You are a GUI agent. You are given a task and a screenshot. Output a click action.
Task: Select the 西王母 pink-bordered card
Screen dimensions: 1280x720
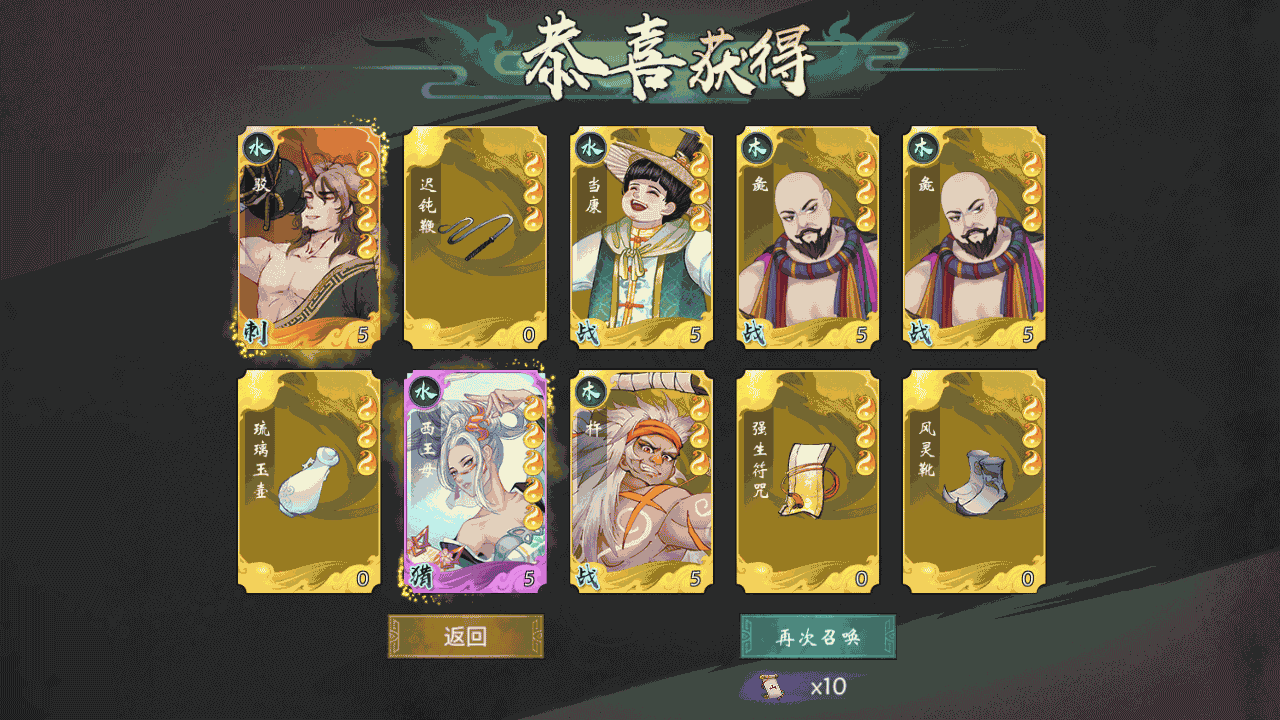(476, 482)
